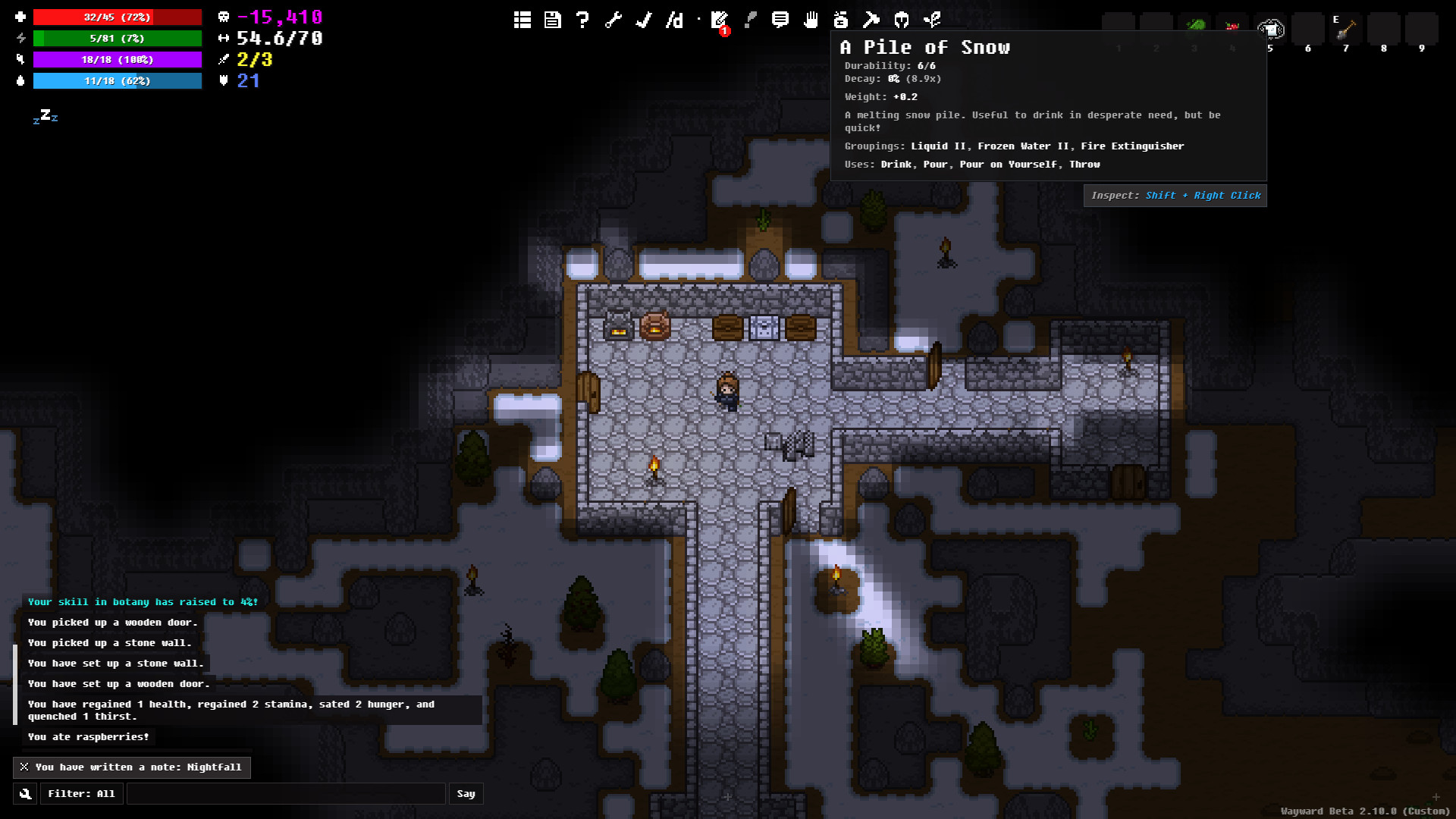1456x819 pixels.
Task: Open equipment with the helmet icon
Action: (x=902, y=20)
